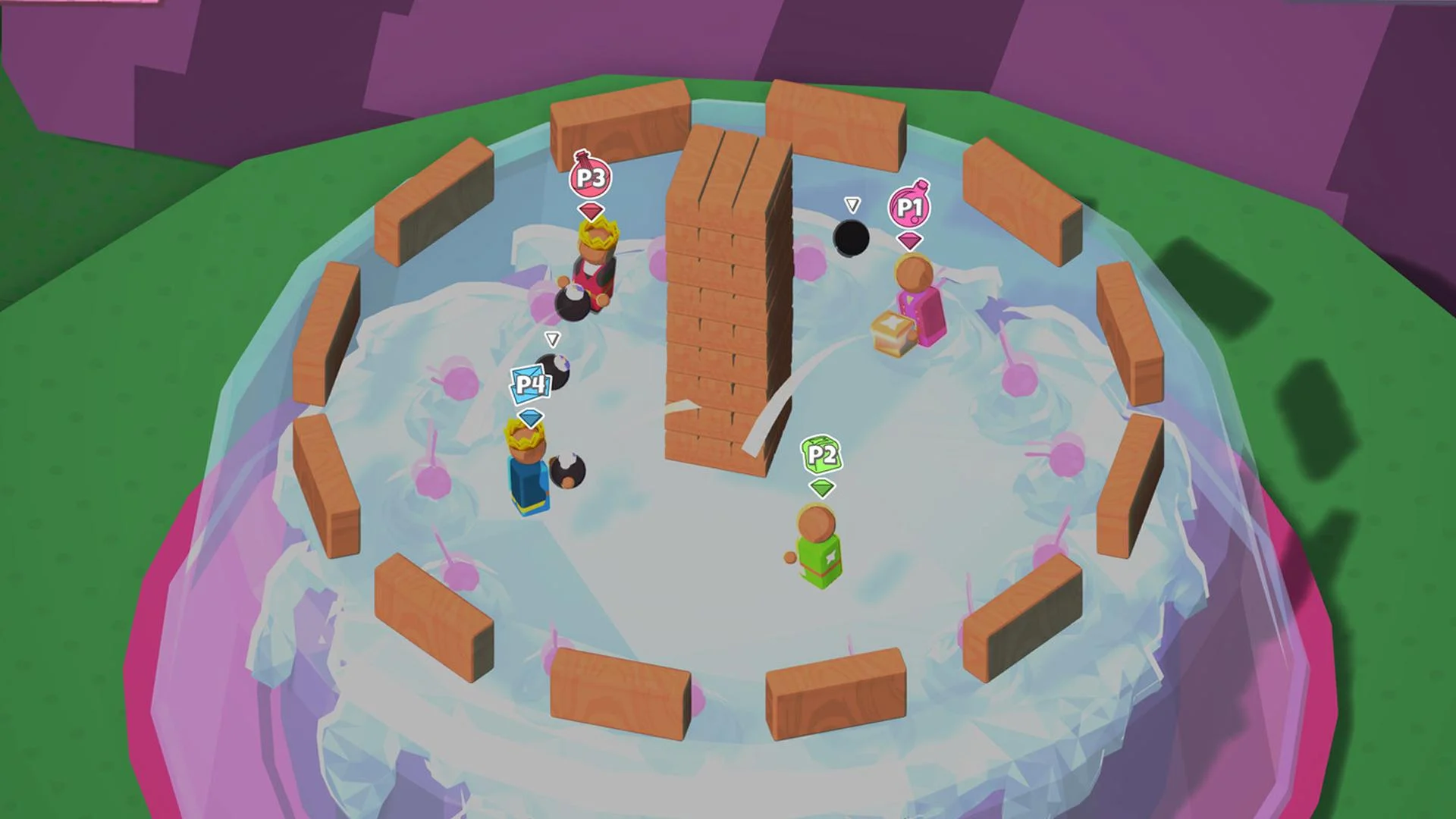Click the green gem below the P2 badge
1456x819 pixels.
coord(821,489)
